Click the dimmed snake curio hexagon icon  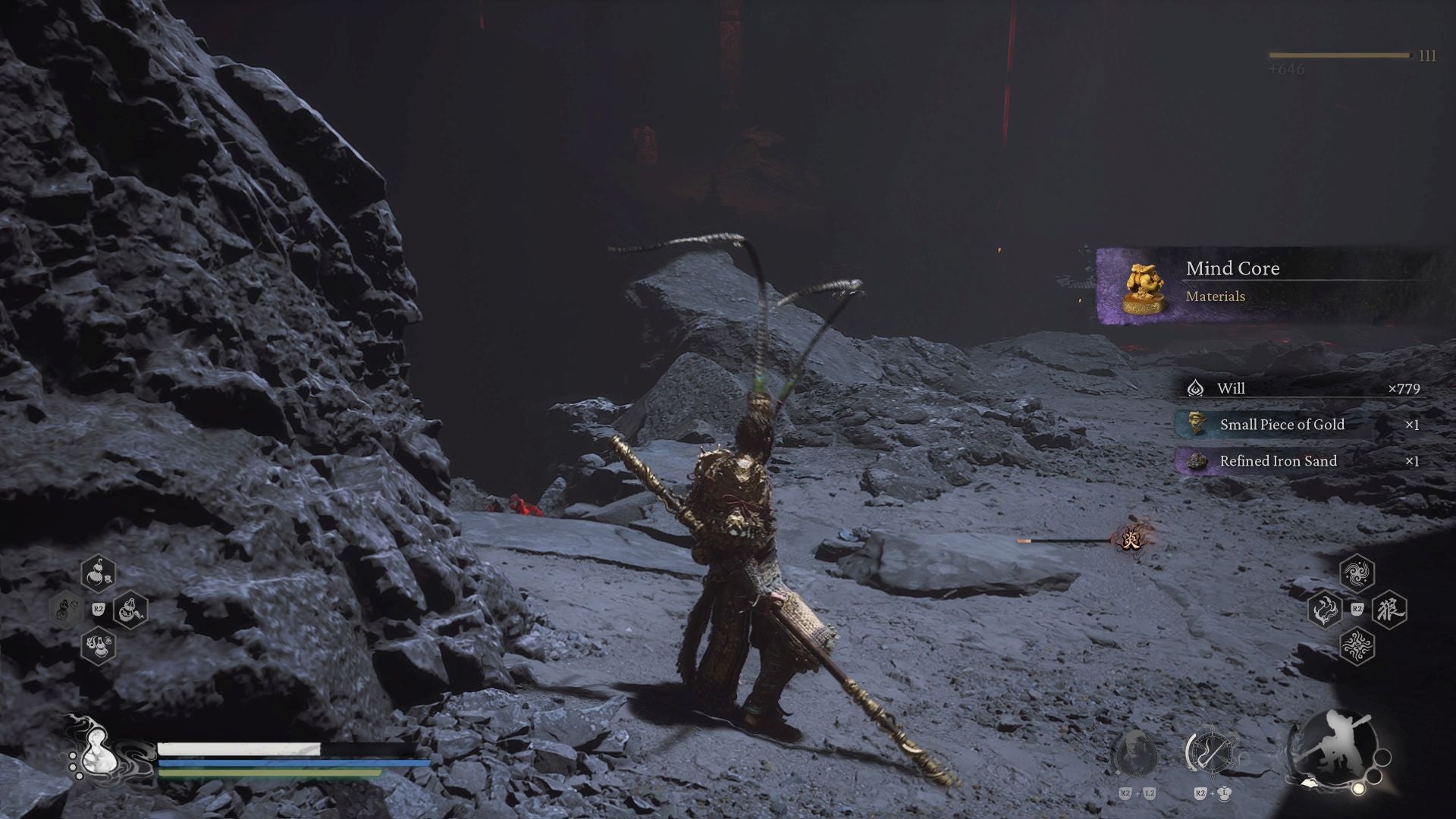pos(67,610)
